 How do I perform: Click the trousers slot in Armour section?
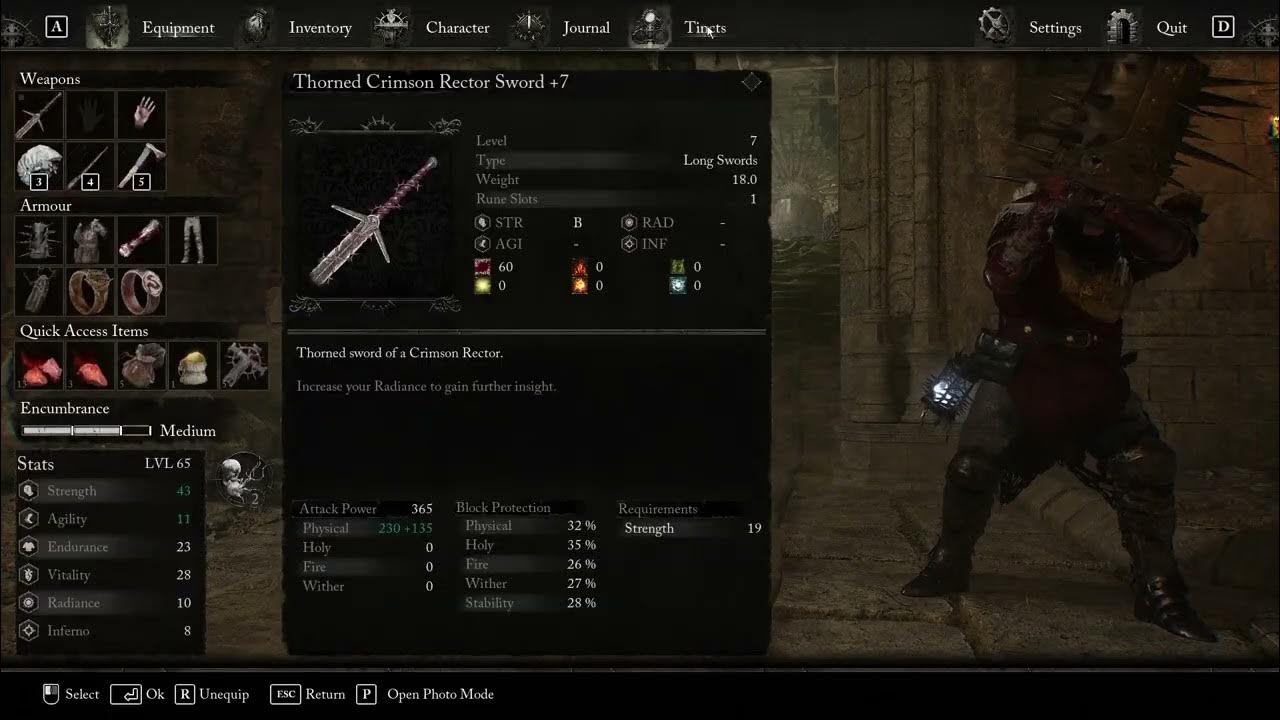193,239
